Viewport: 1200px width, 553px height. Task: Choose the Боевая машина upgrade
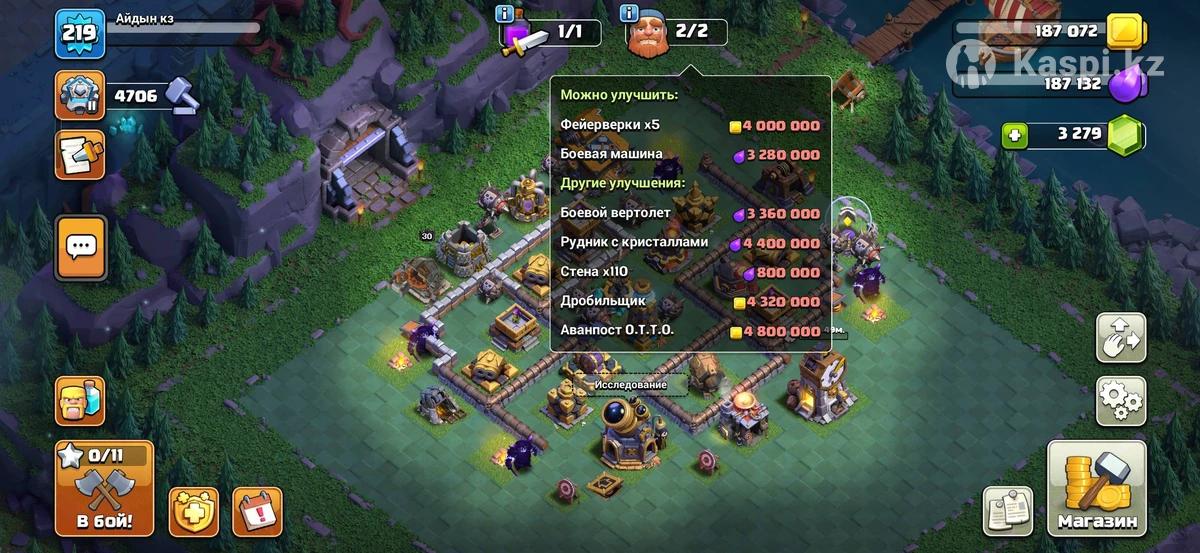pyautogui.click(x=690, y=155)
